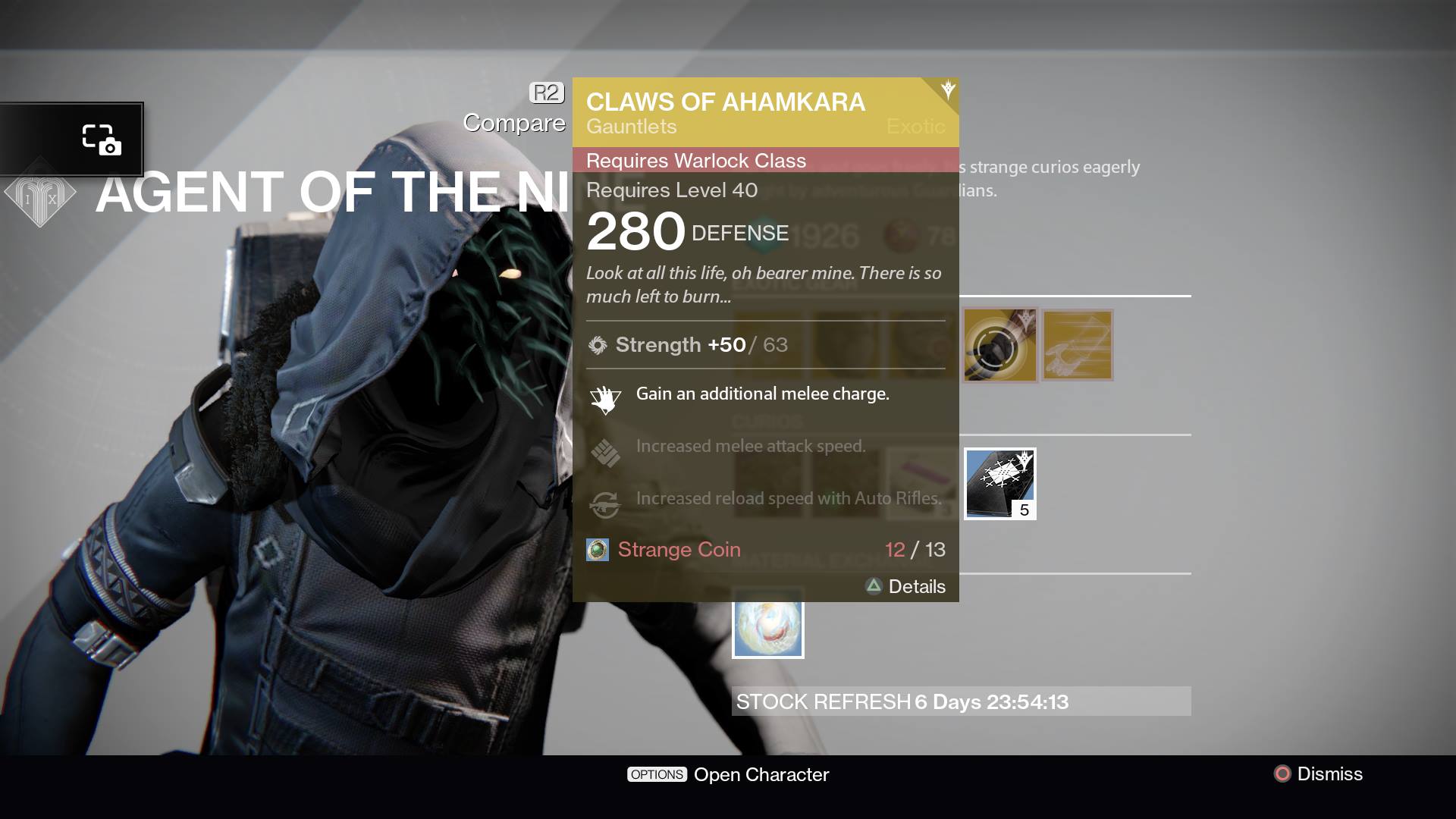Click the Strength stat swirl icon
The height and width of the screenshot is (819, 1456).
[598, 345]
